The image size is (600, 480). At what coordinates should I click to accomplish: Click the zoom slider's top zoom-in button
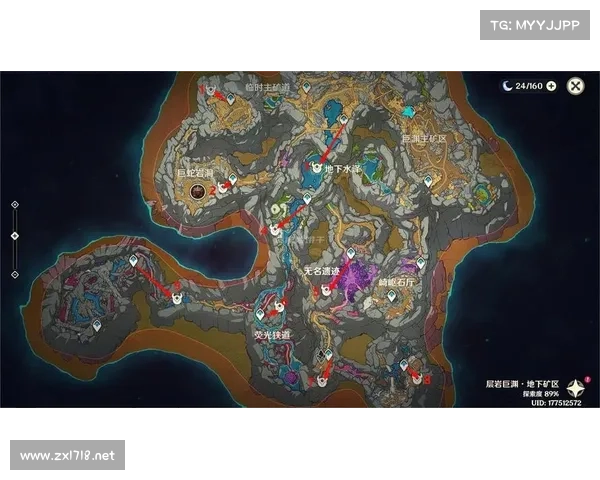coord(14,204)
